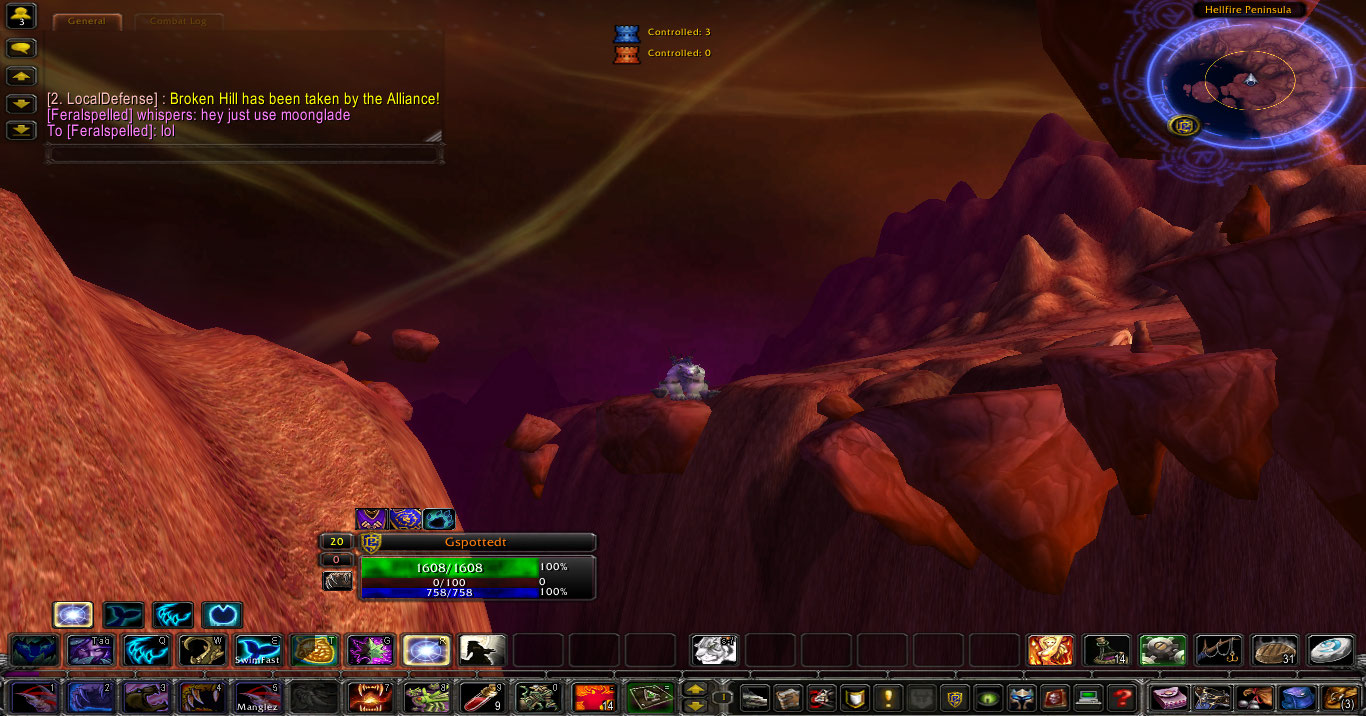Use the red potion with 9 charges
Screen dimensions: 1366x716
coord(482,696)
